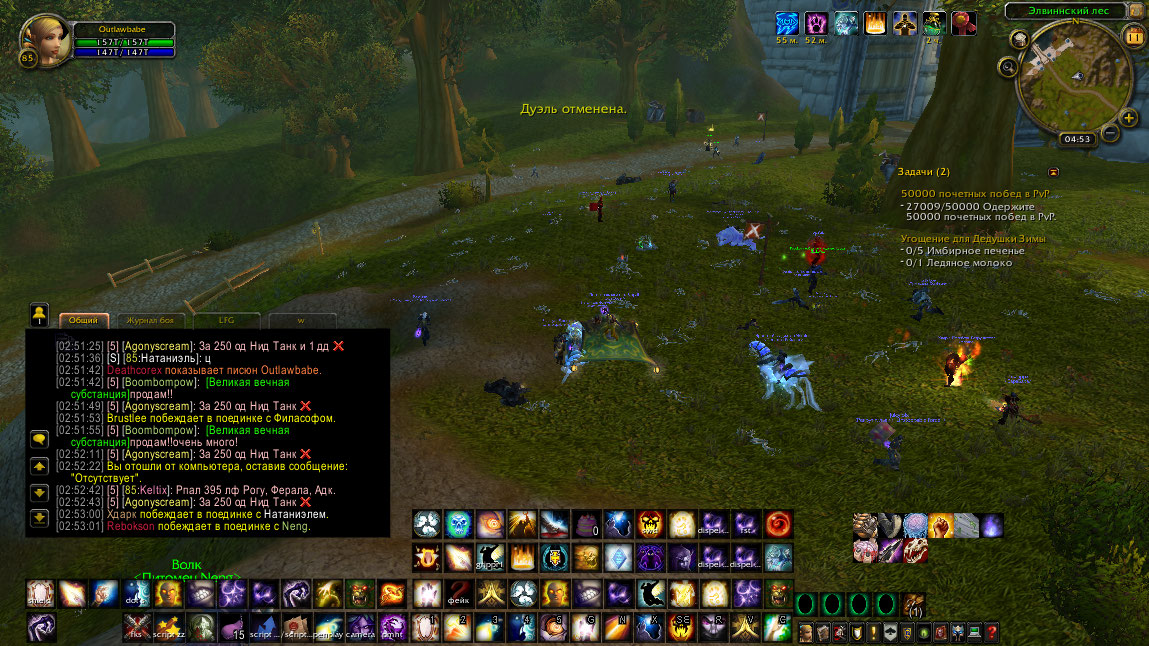Switch to the Журнал боя chat tab
Image resolution: width=1149 pixels, height=646 pixels.
coord(151,320)
